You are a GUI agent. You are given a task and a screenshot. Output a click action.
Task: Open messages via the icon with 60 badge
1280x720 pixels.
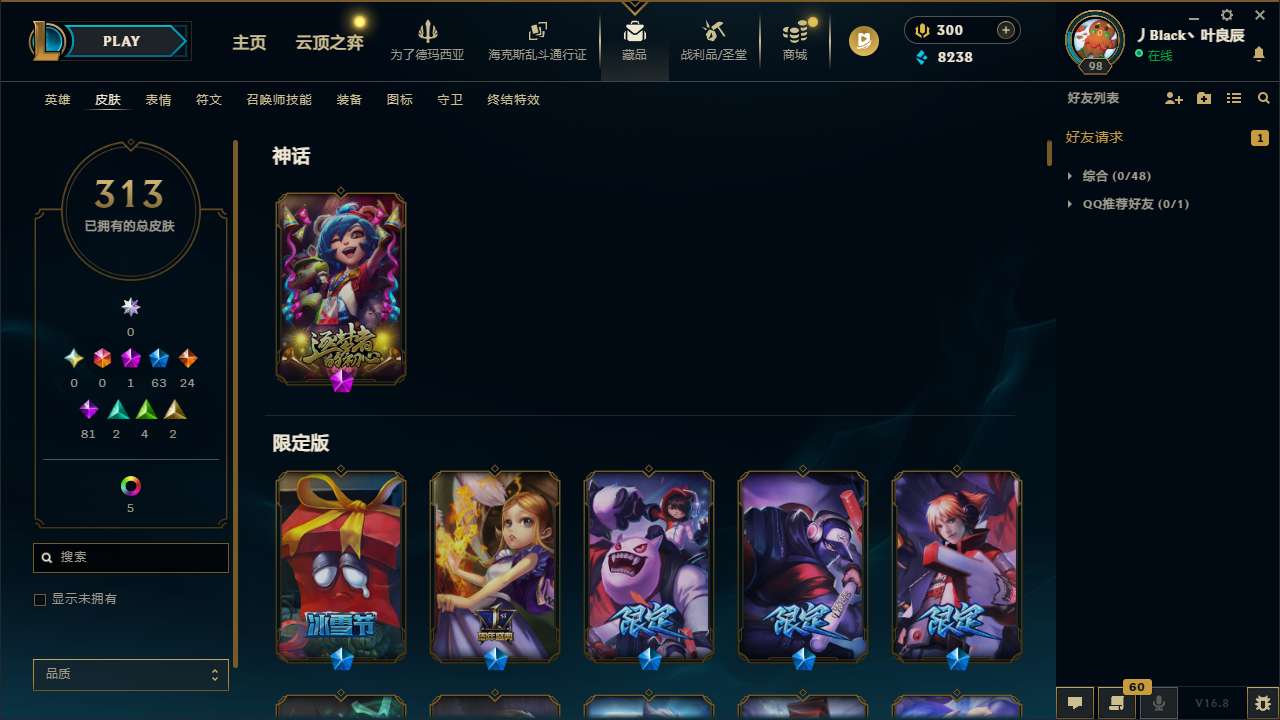(x=1117, y=703)
